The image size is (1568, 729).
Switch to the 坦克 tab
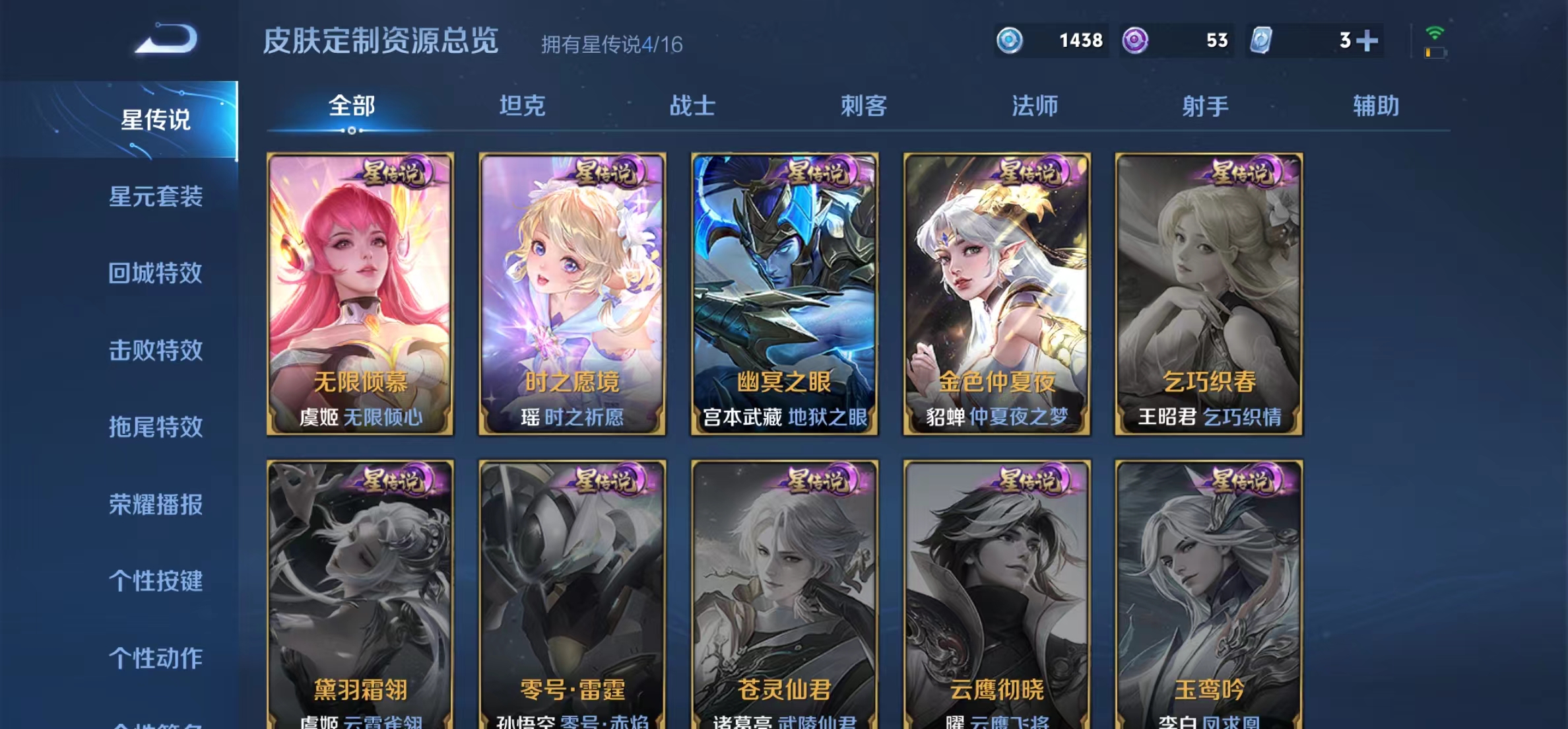point(523,106)
